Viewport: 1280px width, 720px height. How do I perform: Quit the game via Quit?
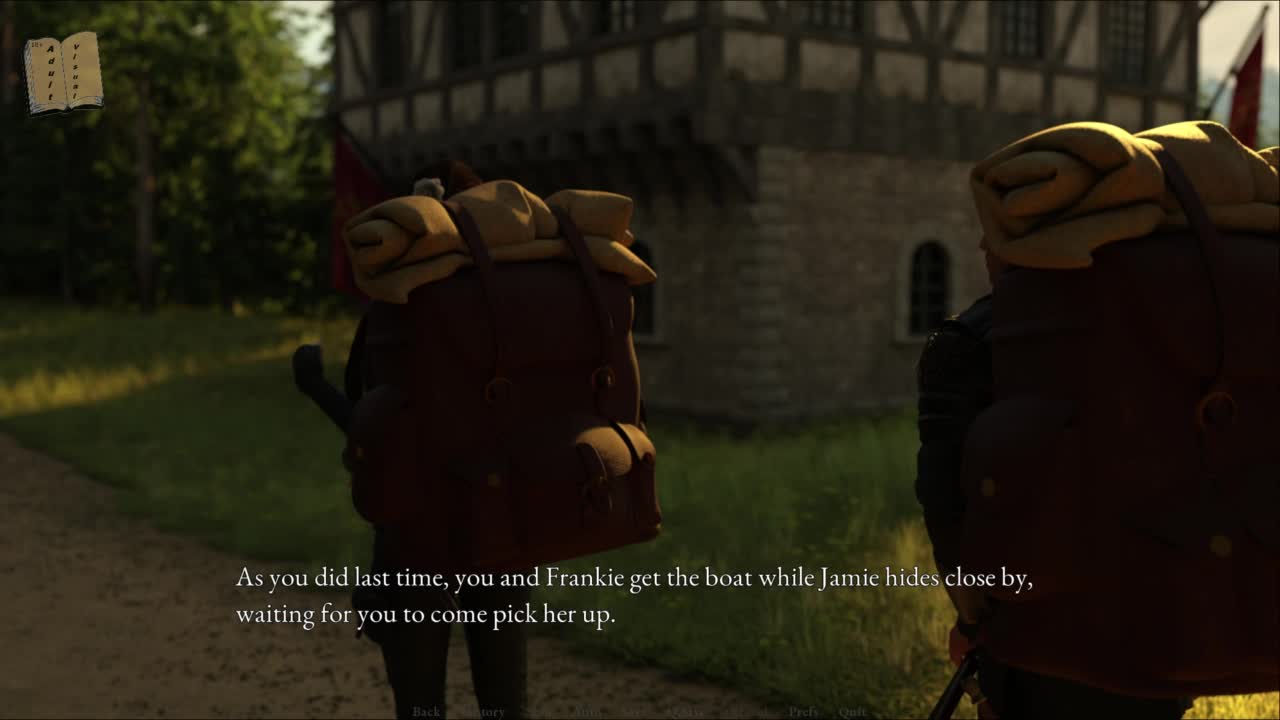852,712
